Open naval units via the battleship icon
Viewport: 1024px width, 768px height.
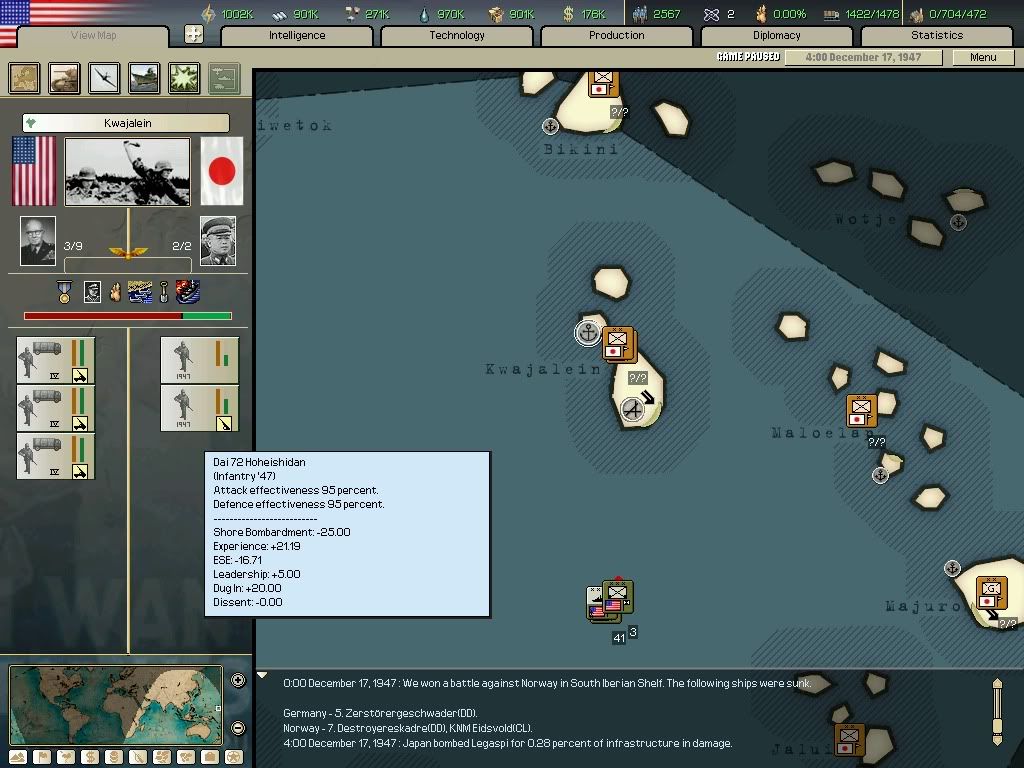(x=144, y=78)
